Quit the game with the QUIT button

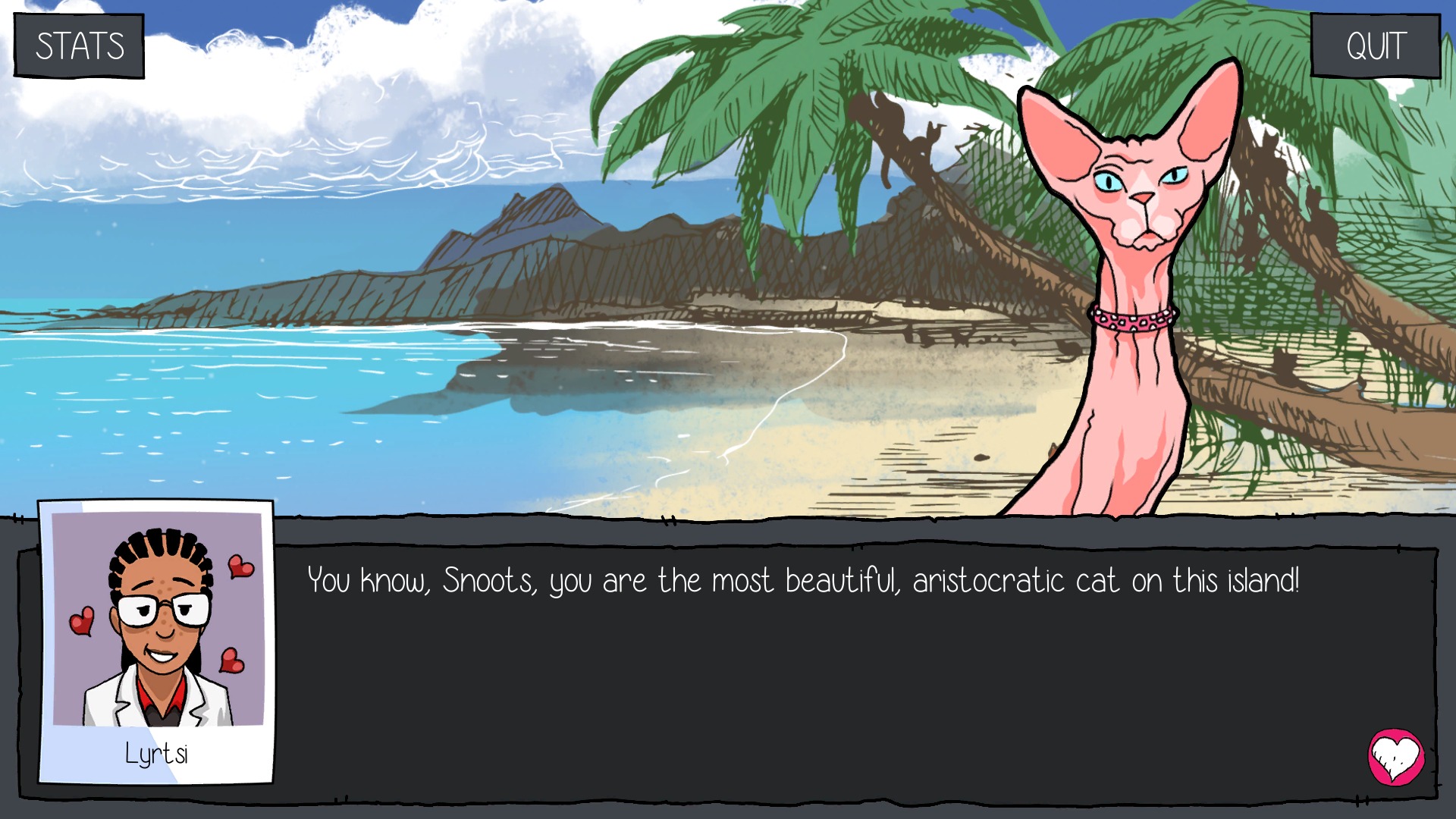1376,46
